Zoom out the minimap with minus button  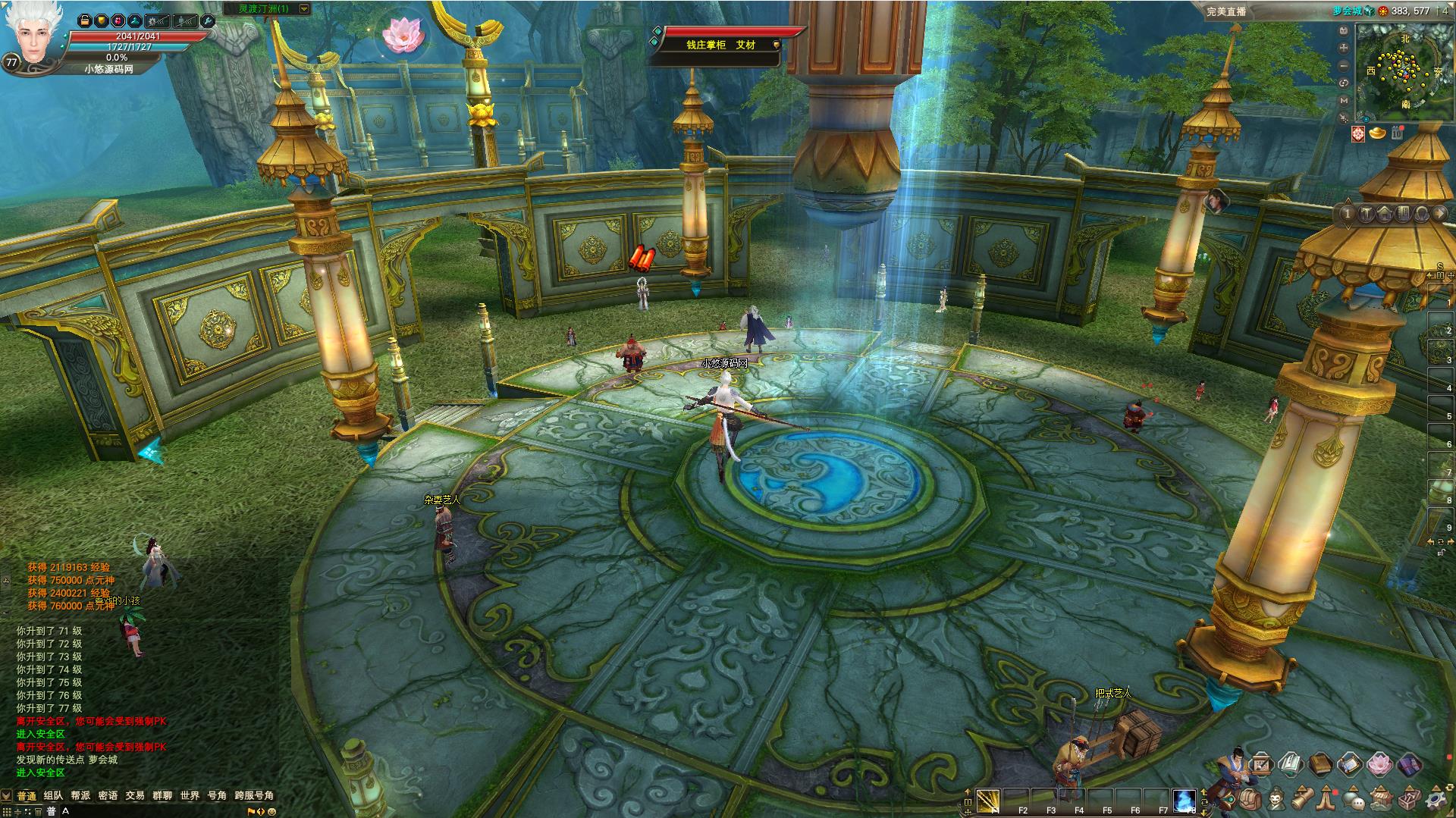point(1344,65)
